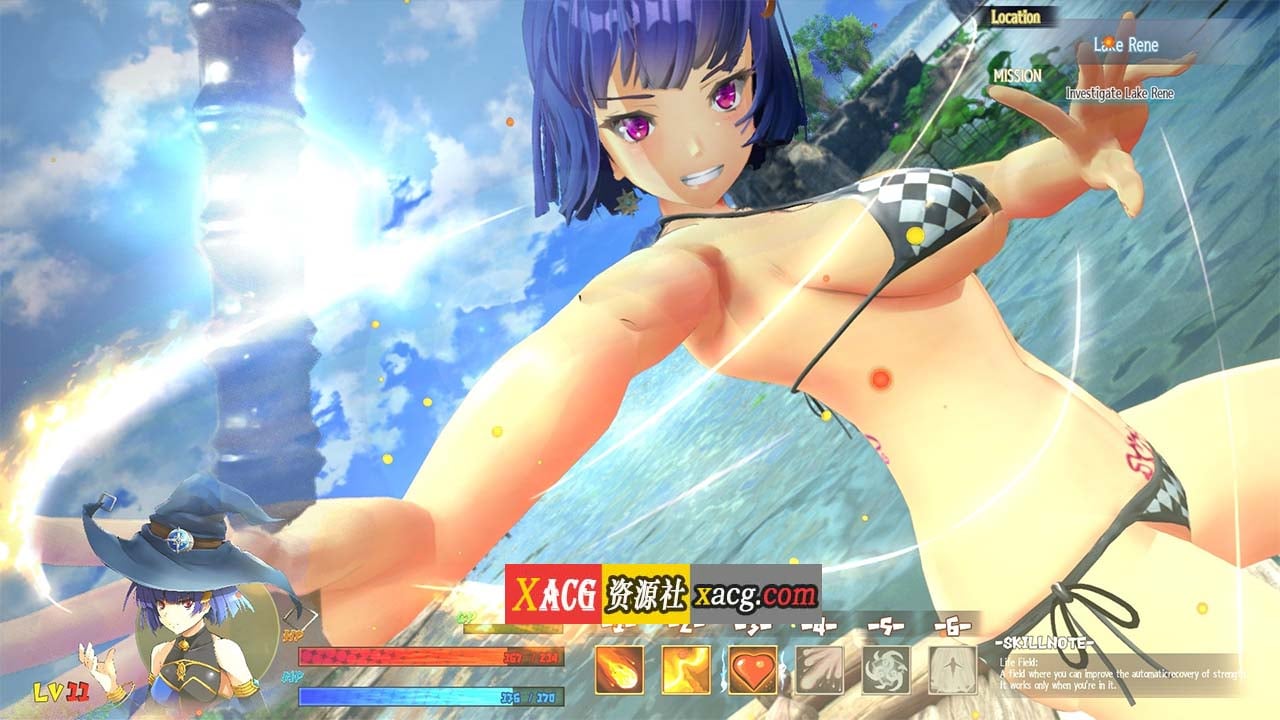Click the Lake Rene location label
The width and height of the screenshot is (1280, 720).
(x=1125, y=45)
